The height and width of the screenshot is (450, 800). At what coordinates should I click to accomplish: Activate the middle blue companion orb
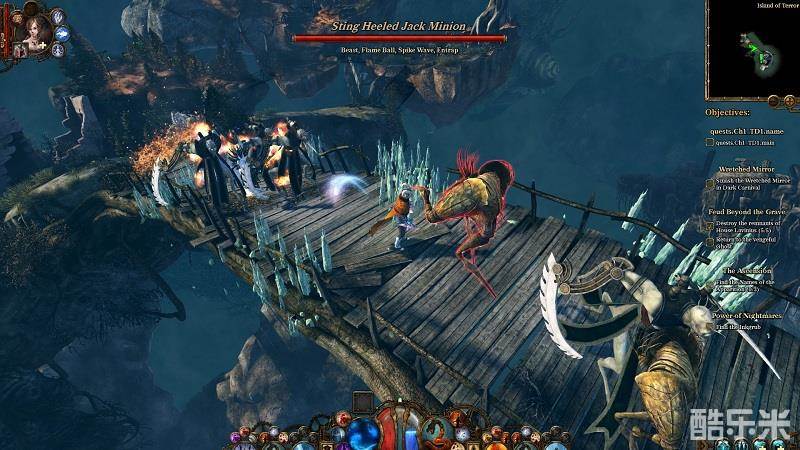[x=61, y=33]
